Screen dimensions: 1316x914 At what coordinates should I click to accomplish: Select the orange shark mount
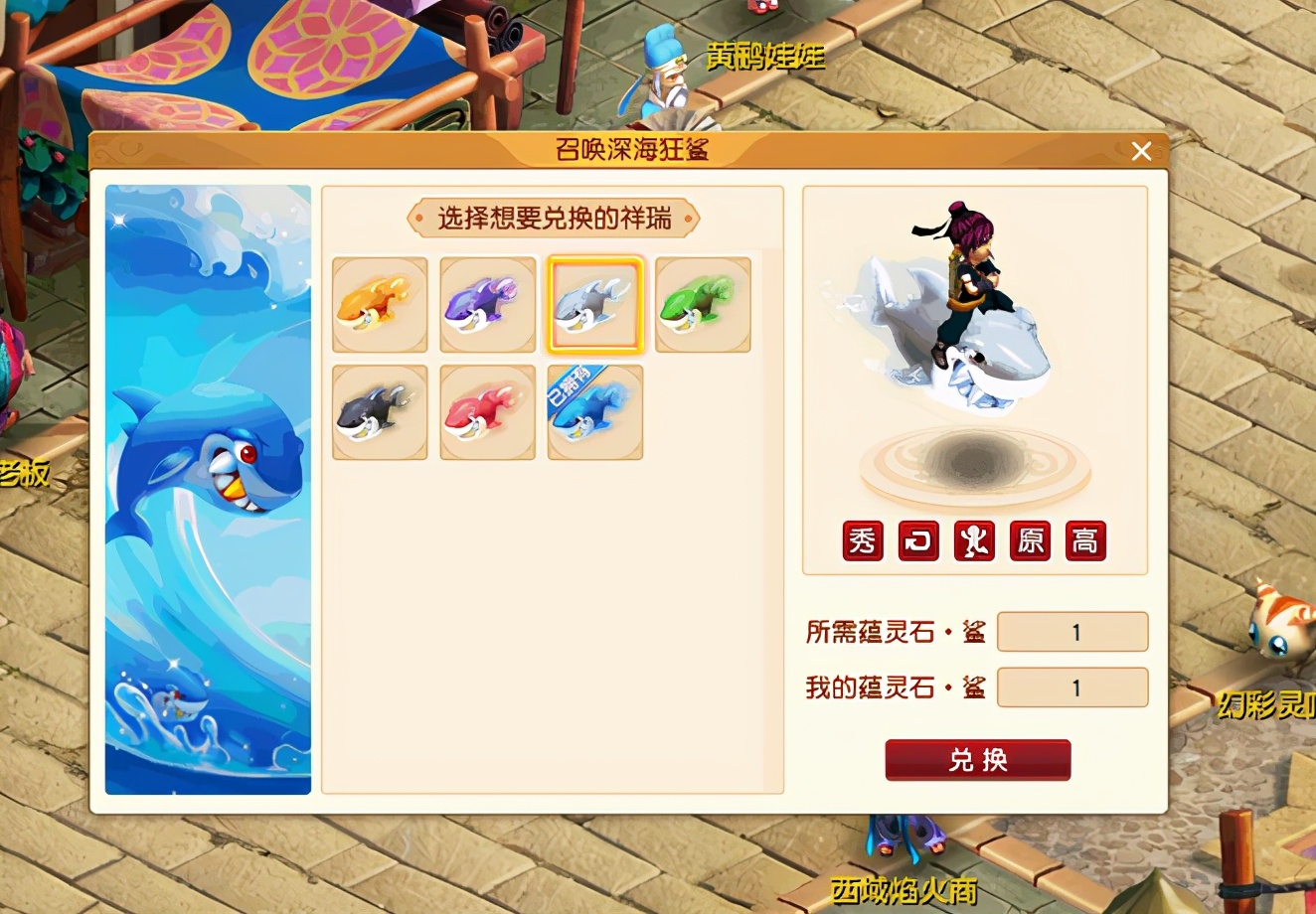[x=380, y=305]
